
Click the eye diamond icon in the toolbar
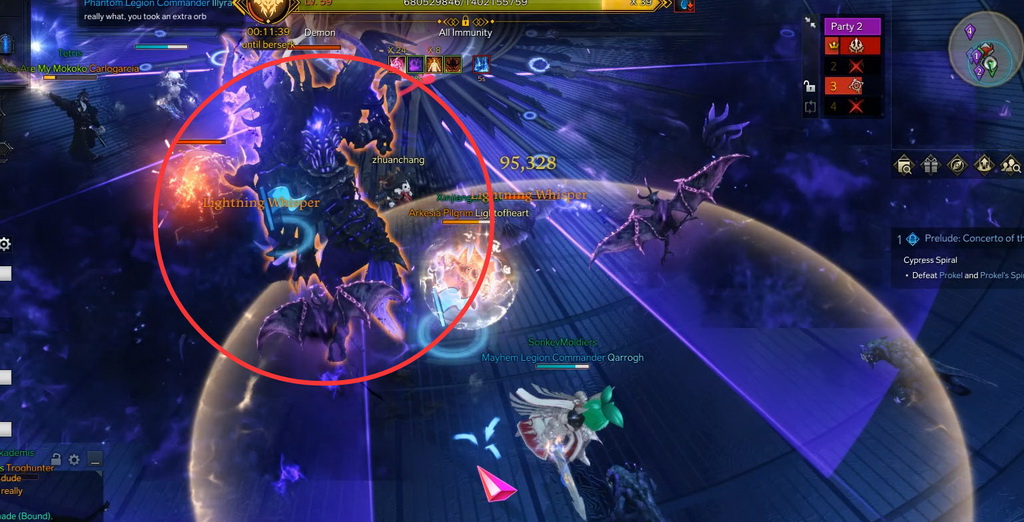coord(957,165)
